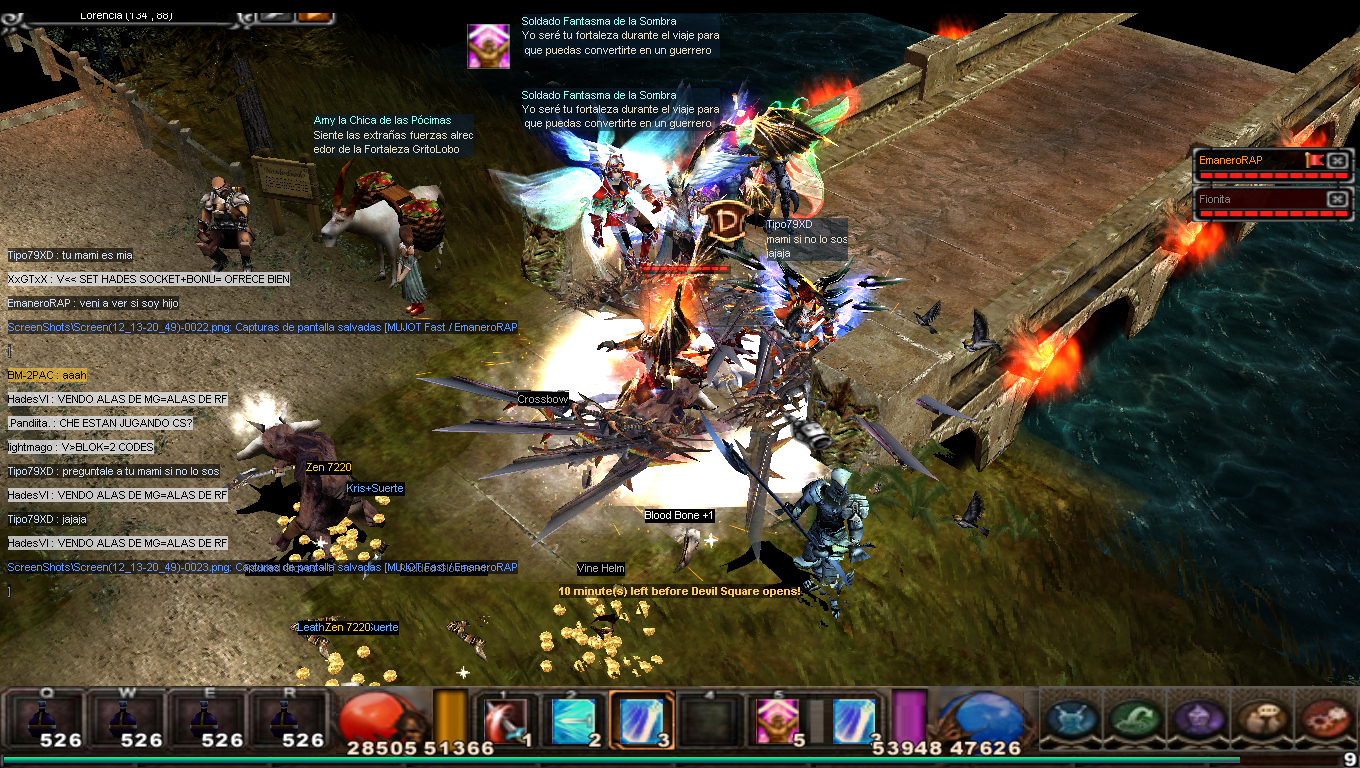Screen dimensions: 1360x768
Task: Use the R potion slot
Action: pos(286,718)
